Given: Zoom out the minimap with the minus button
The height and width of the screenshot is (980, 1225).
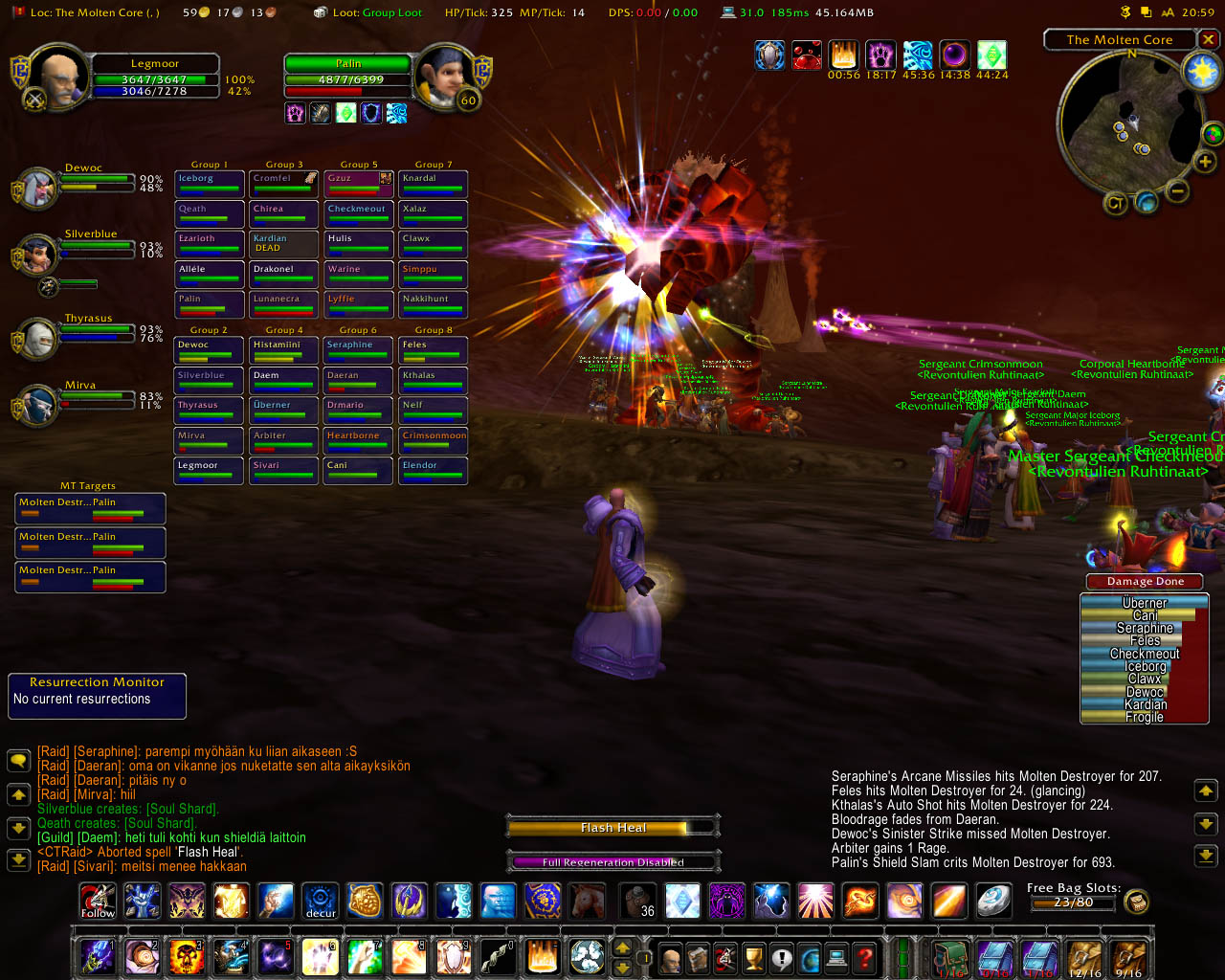Looking at the screenshot, I should tap(1178, 191).
